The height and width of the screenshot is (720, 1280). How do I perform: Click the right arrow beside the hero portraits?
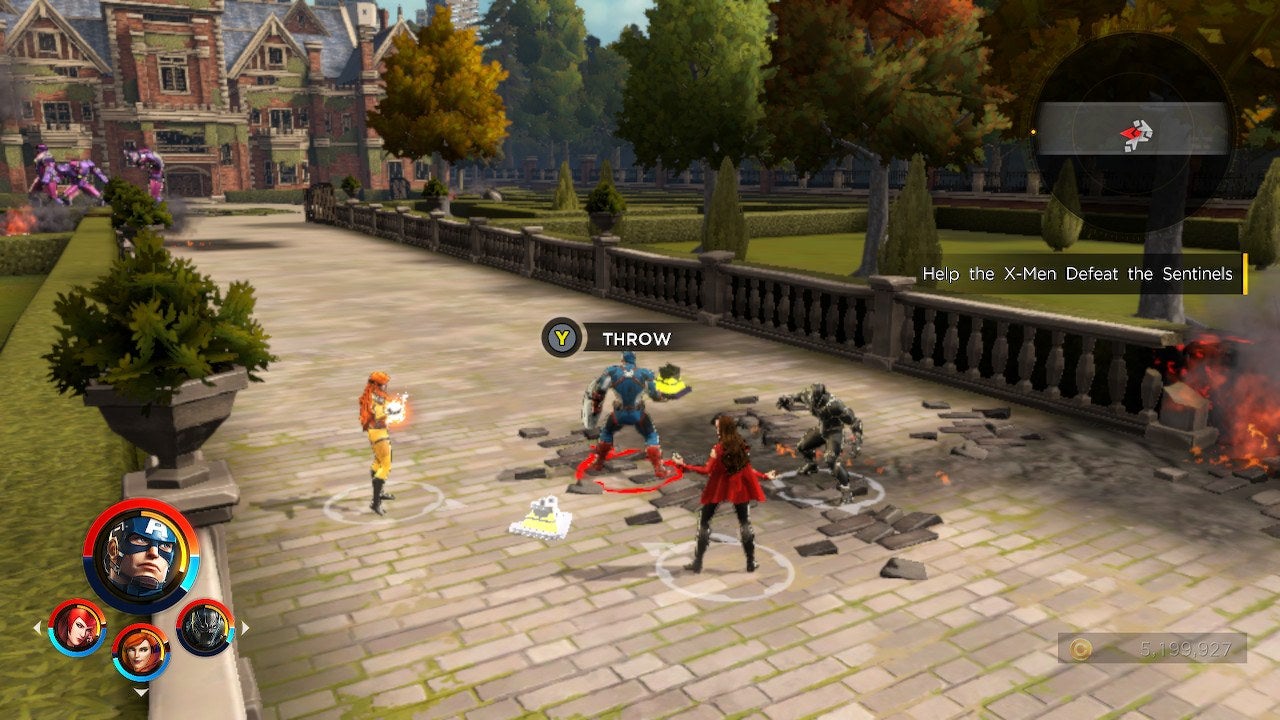coord(245,628)
